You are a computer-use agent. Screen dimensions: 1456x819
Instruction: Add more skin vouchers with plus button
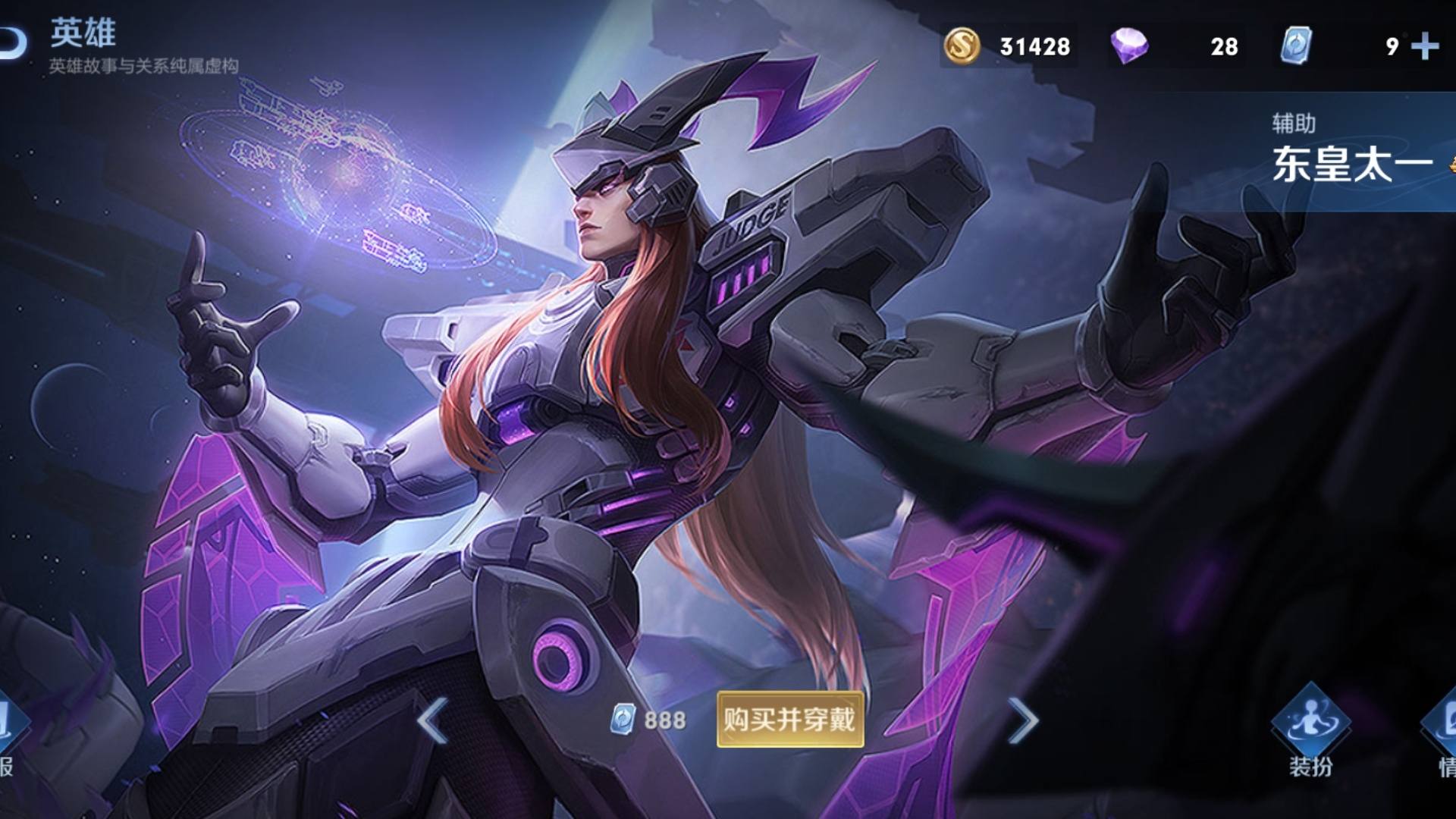(x=1425, y=46)
